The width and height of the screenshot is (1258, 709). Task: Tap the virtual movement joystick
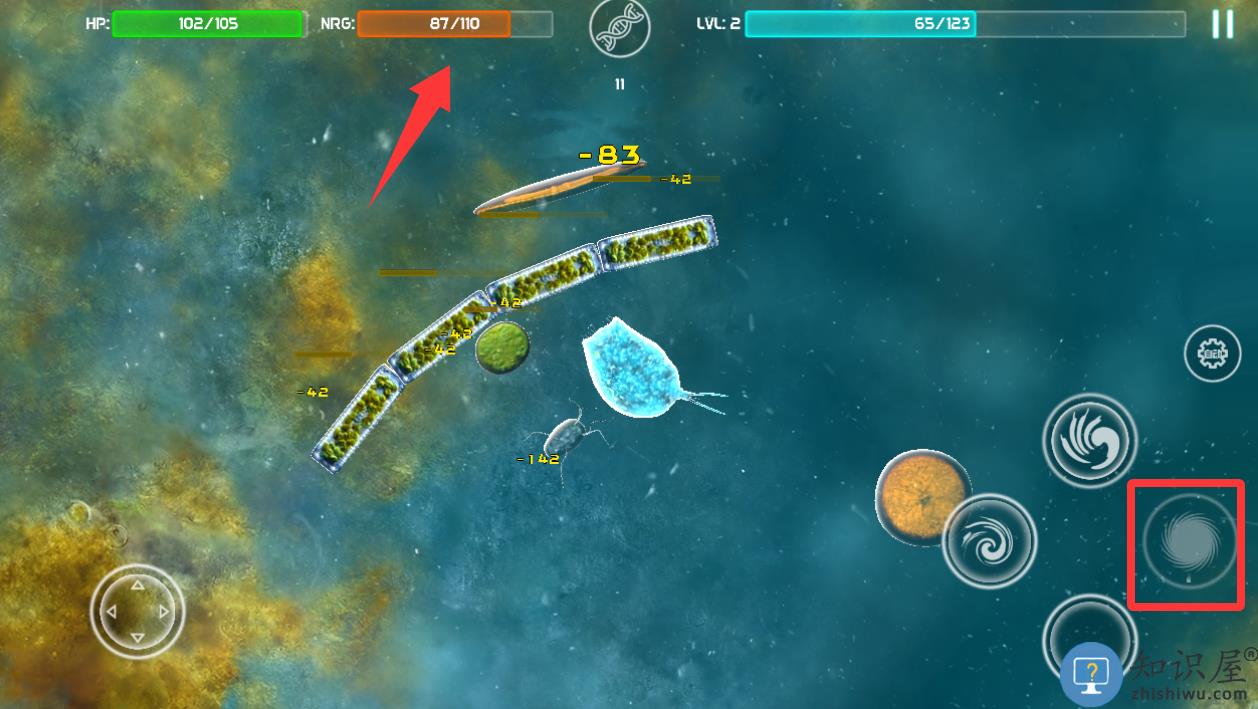tap(137, 609)
